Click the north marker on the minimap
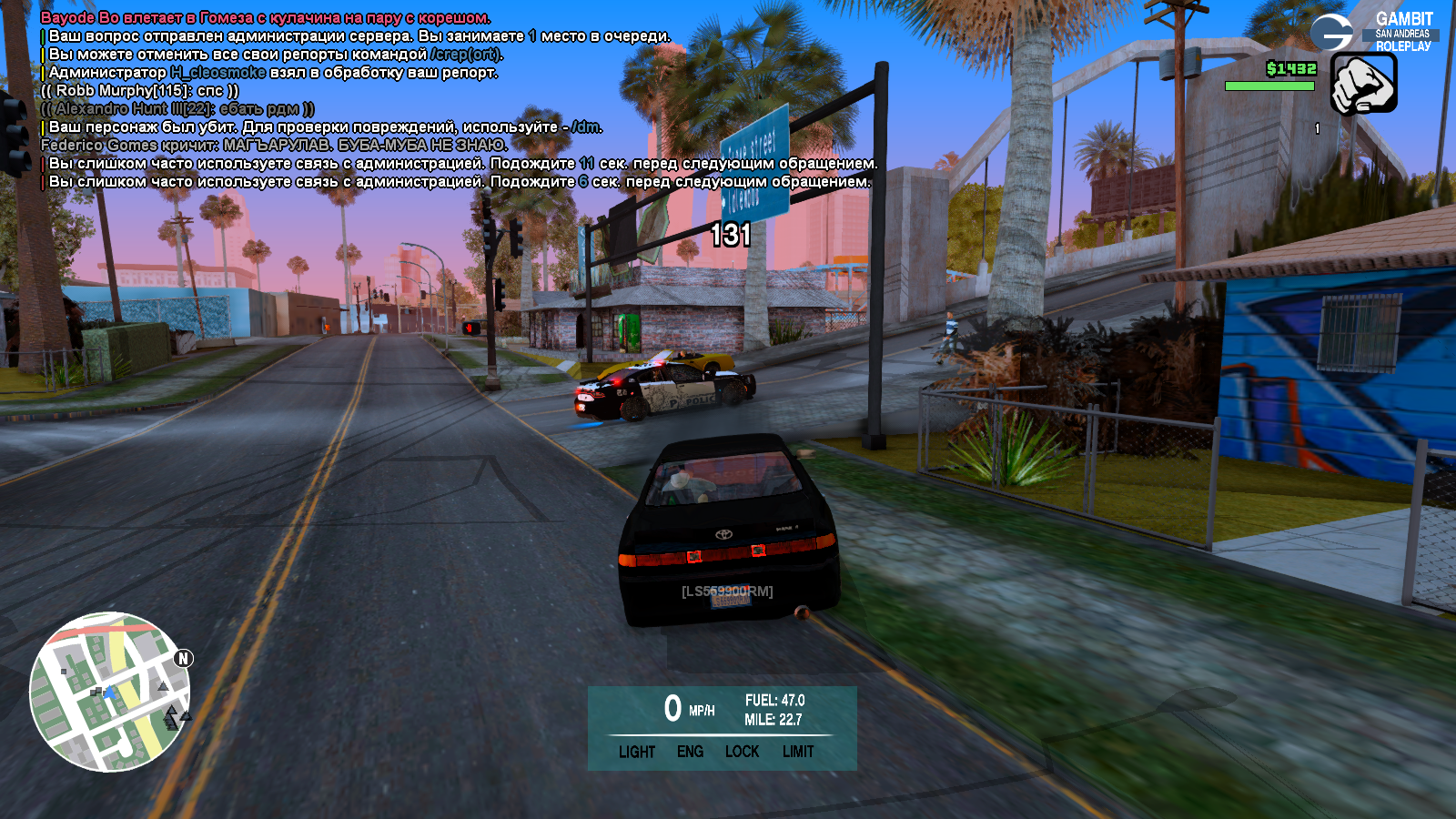The width and height of the screenshot is (1456, 819). (183, 658)
